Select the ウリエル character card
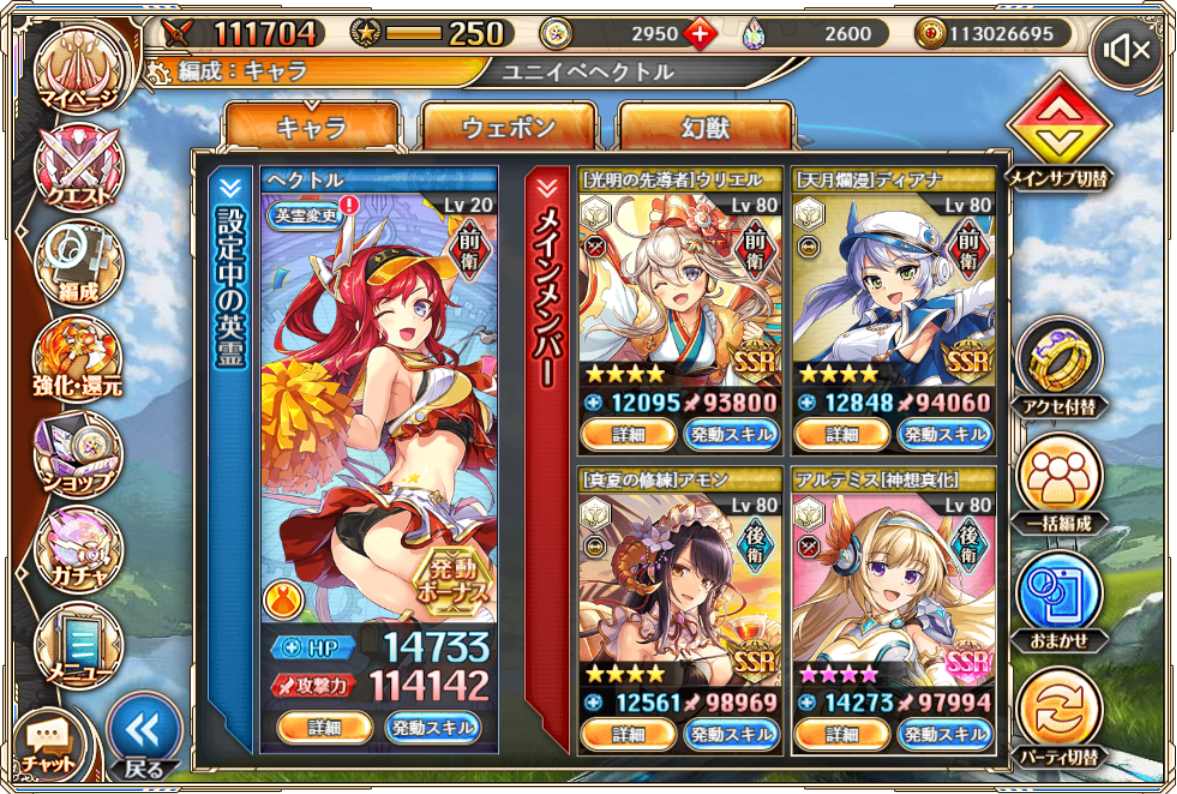Viewport: 1177px width, 794px height. point(680,290)
